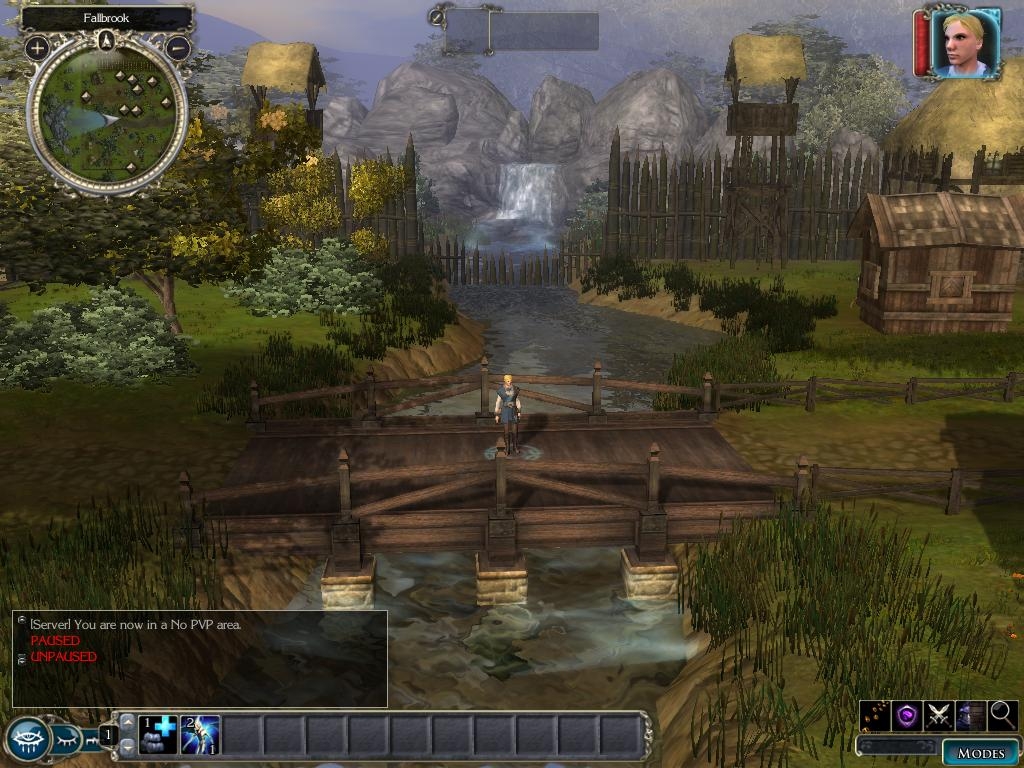Viewport: 1024px width, 768px height.
Task: Zoom in the minimap with the plus button
Action: click(x=37, y=47)
